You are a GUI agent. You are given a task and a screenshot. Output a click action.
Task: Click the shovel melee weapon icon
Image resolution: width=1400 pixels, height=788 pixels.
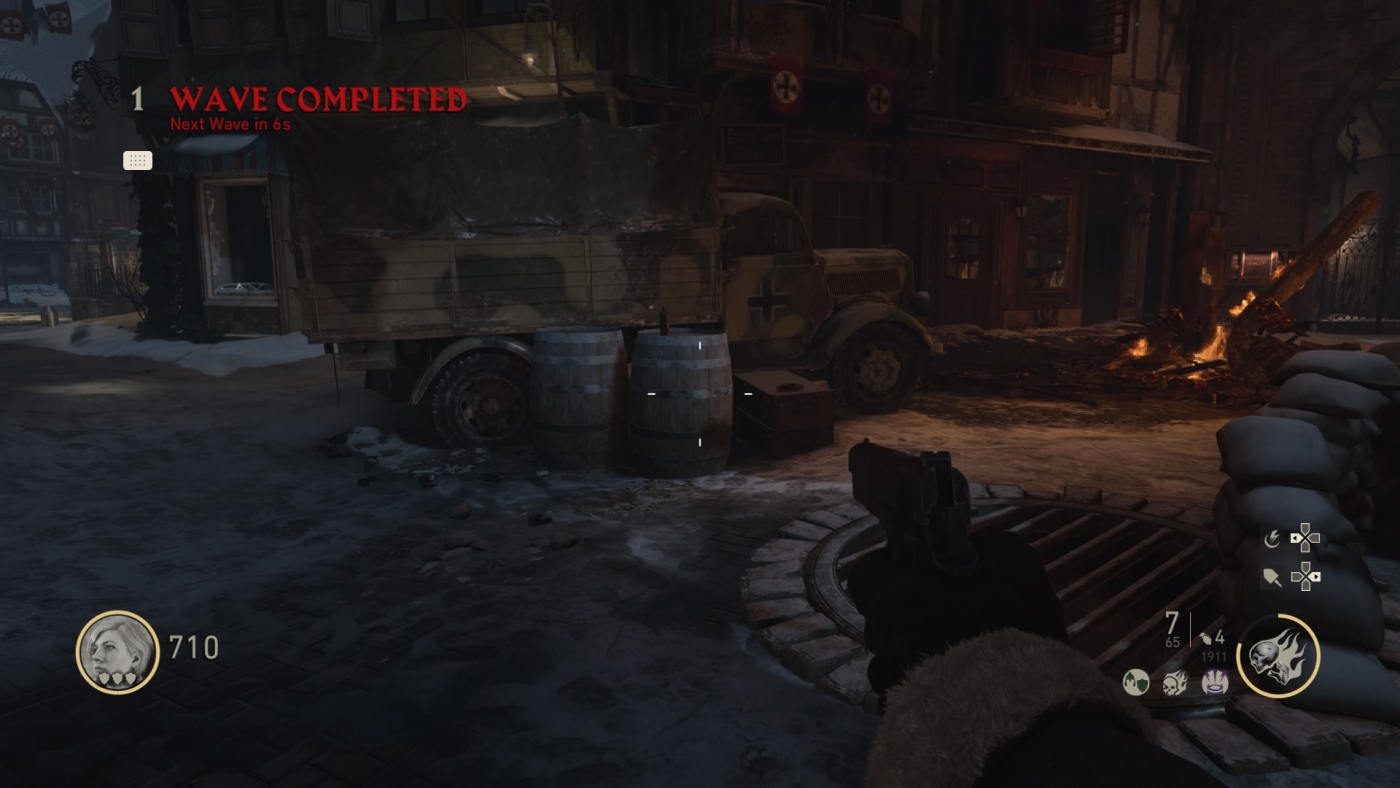point(1272,577)
